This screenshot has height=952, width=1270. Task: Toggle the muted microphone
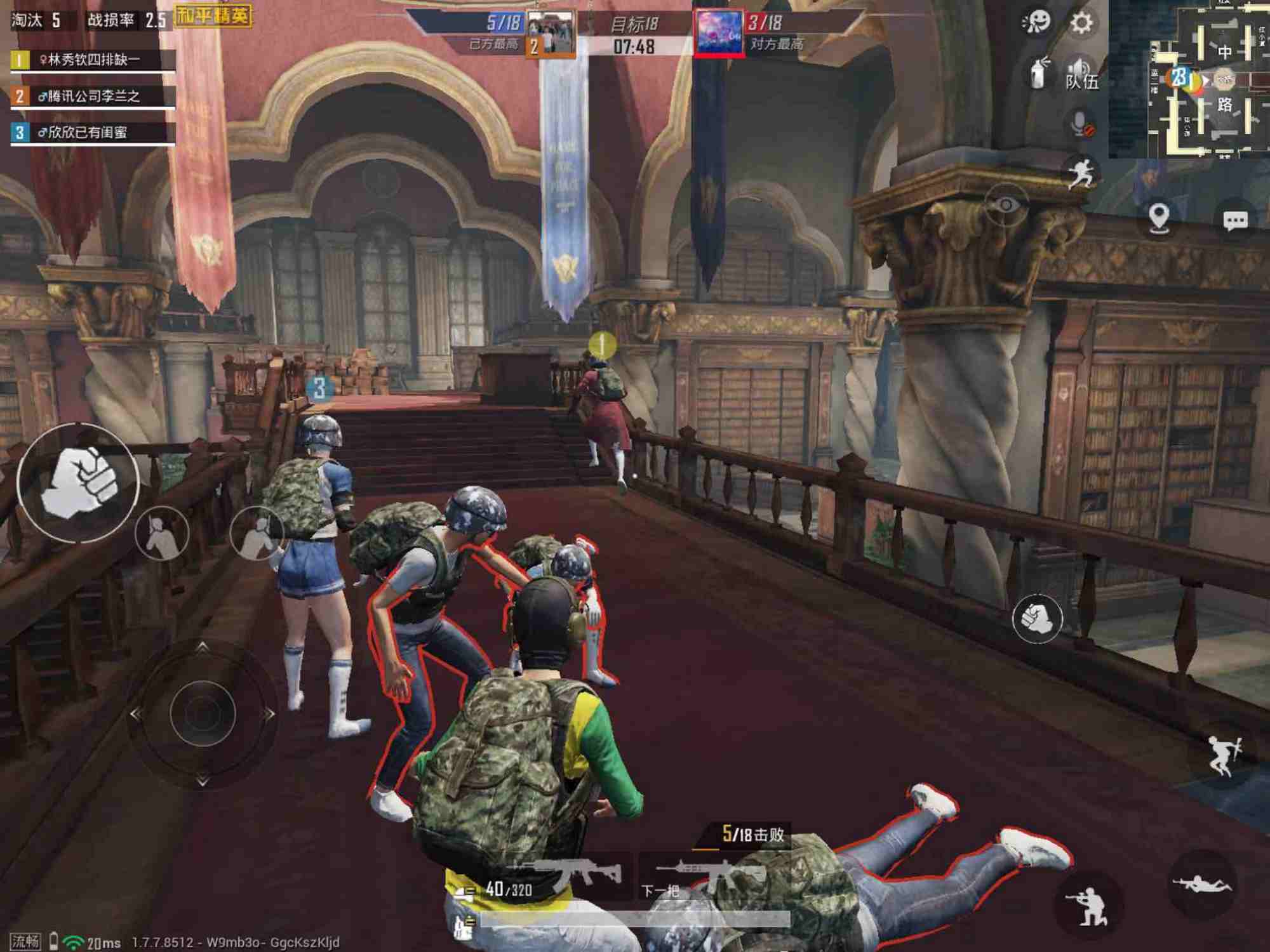[x=1080, y=122]
